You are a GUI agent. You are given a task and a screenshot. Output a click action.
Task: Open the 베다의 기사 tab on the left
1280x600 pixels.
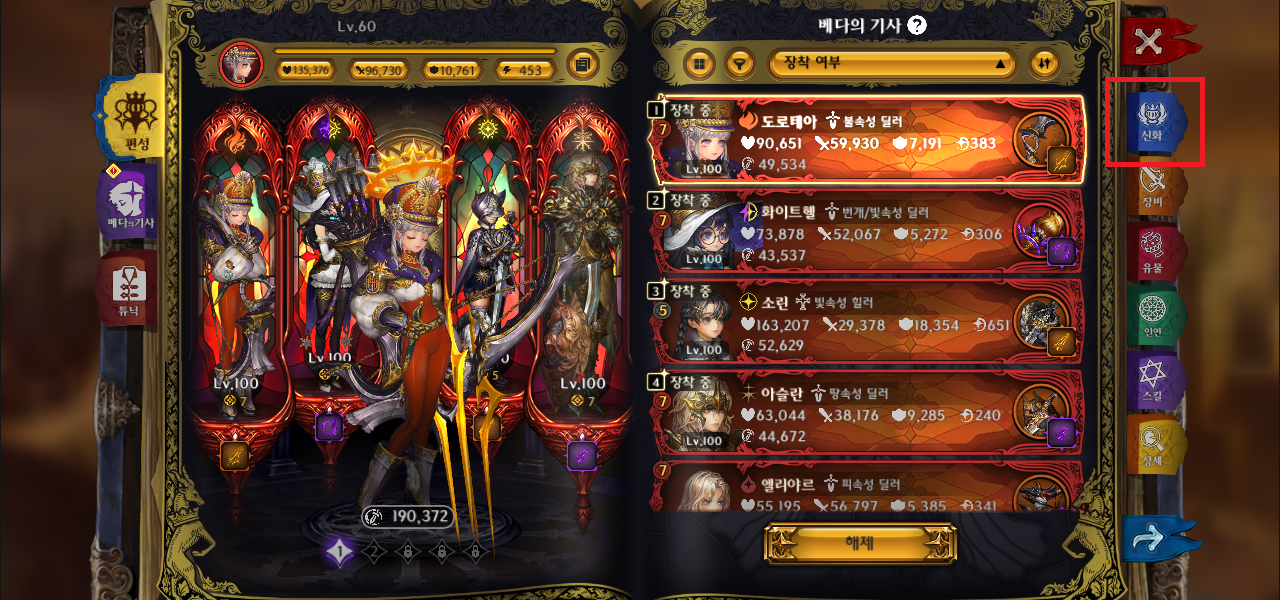(131, 201)
